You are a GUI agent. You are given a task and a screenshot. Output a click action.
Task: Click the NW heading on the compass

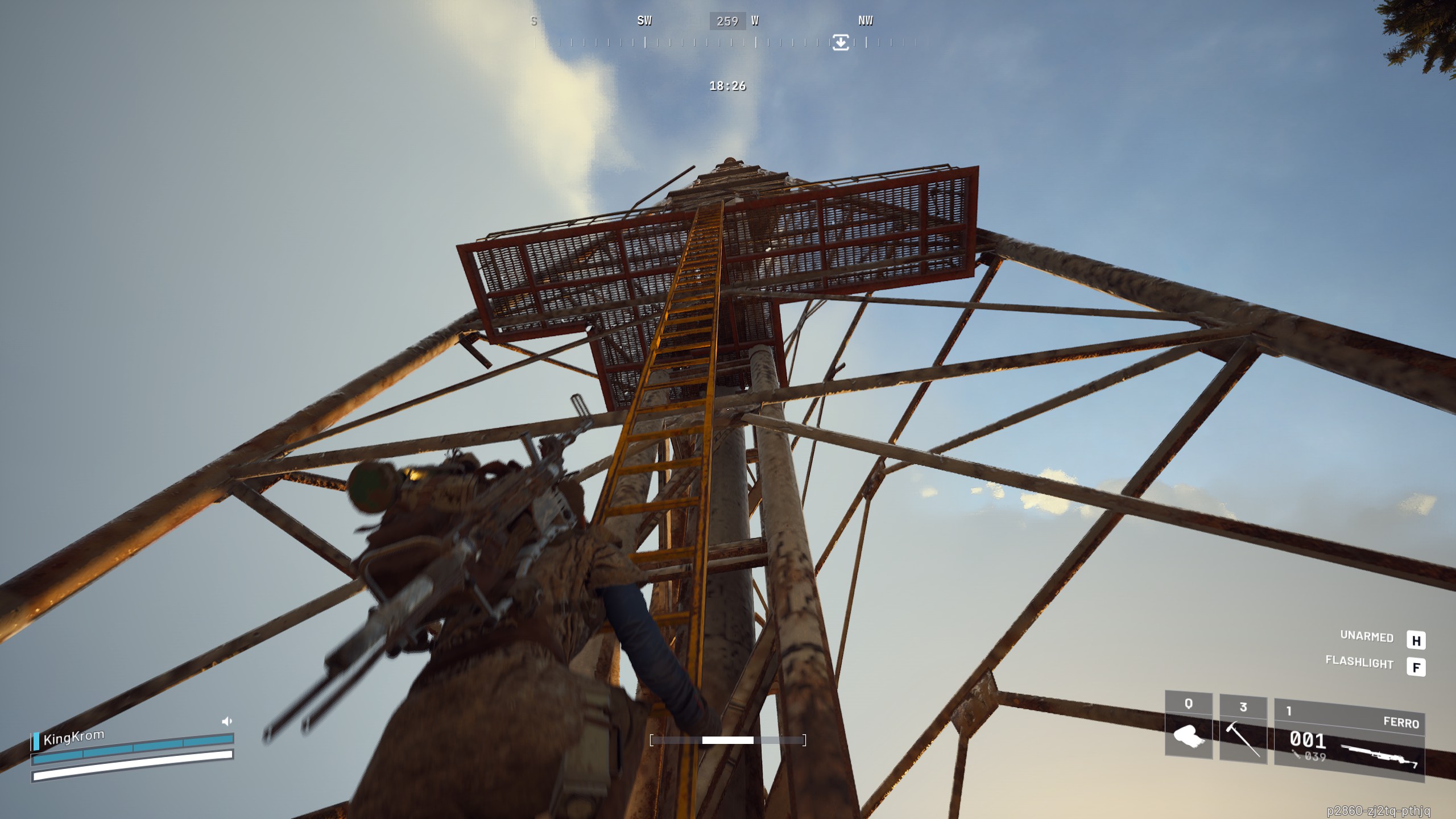pos(865,21)
